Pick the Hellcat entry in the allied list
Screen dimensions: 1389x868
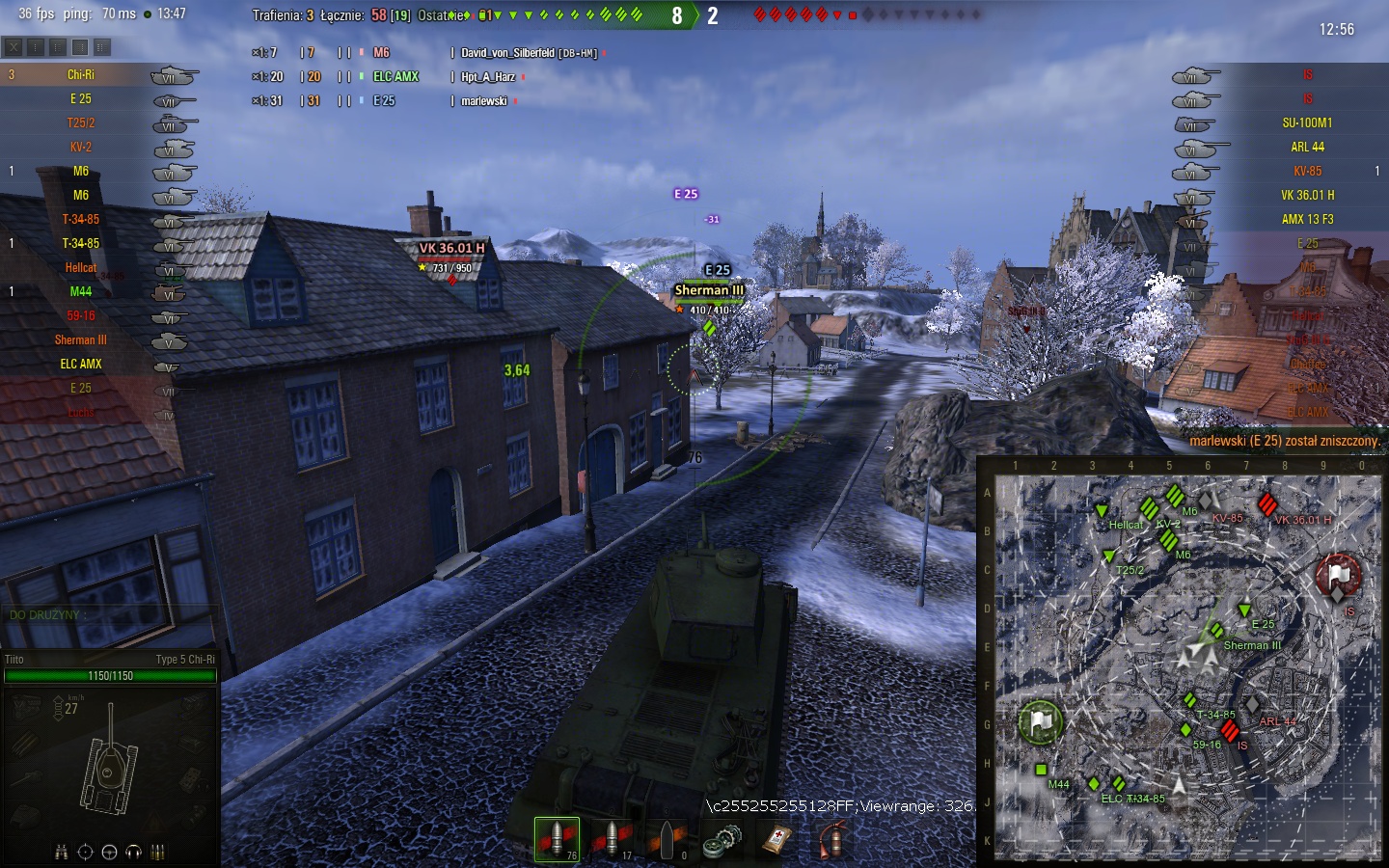[x=81, y=267]
